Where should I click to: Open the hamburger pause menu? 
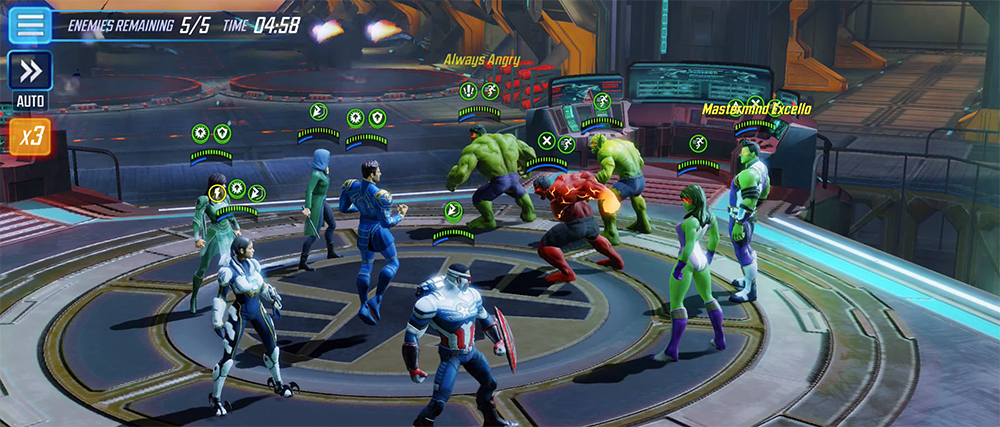click(x=30, y=25)
